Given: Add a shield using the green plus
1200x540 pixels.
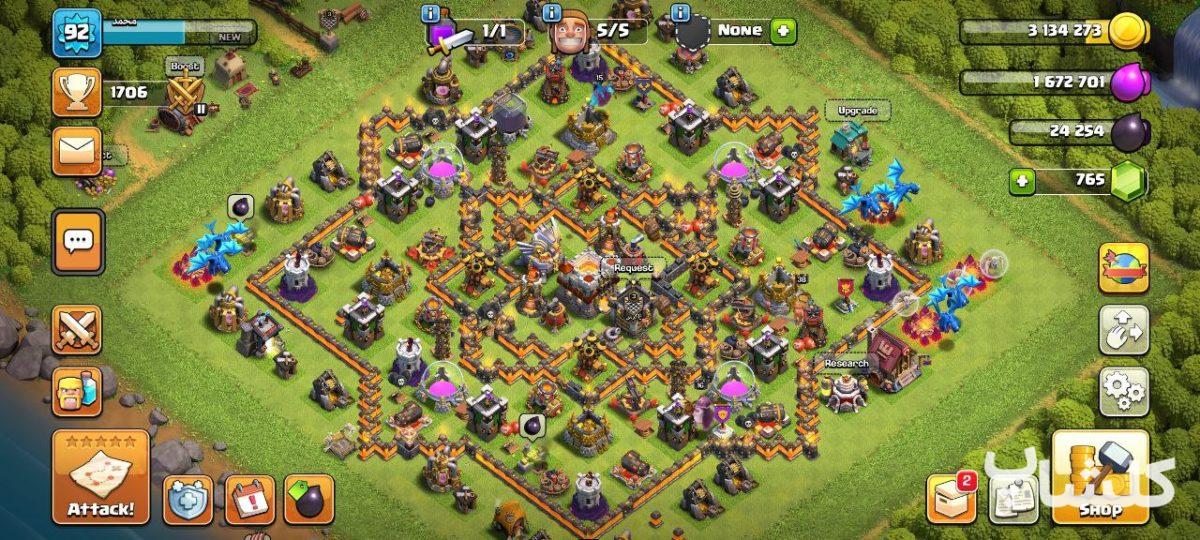Looking at the screenshot, I should [782, 30].
